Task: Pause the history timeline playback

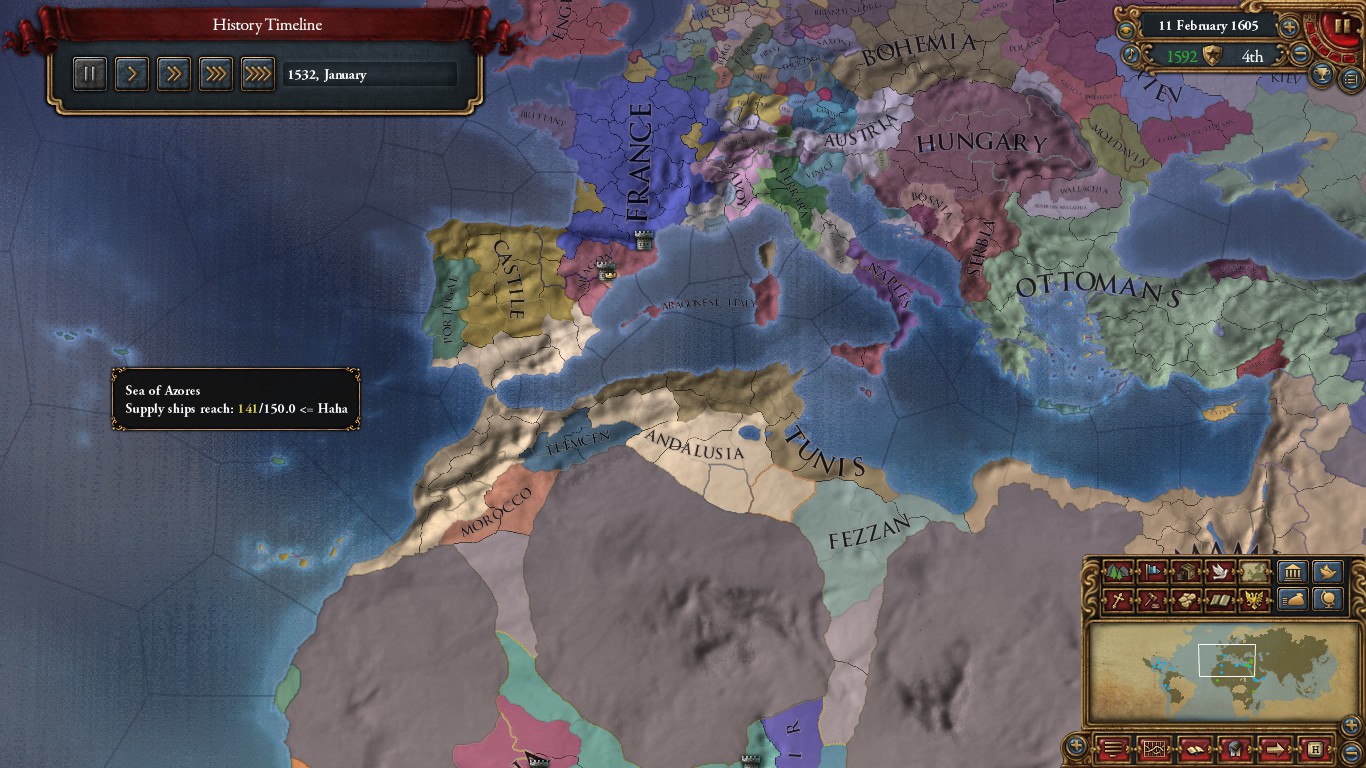Action: pos(90,74)
